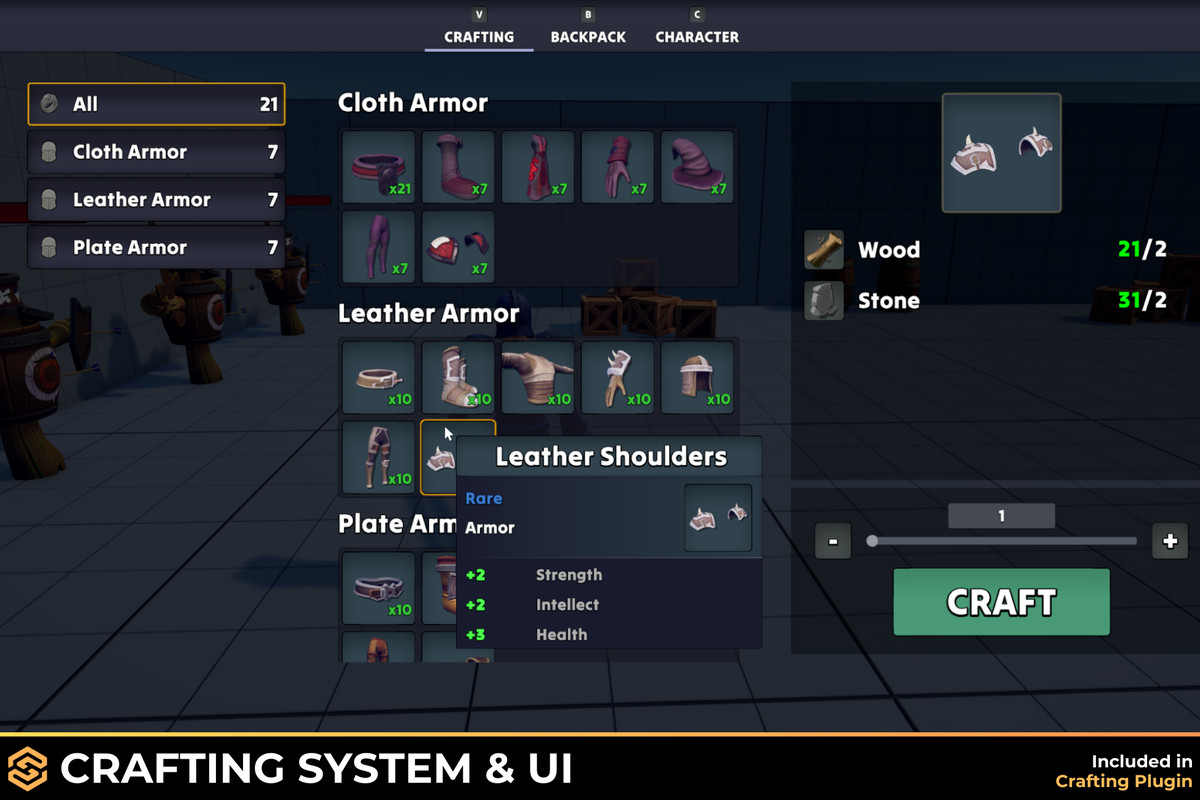Choose the leather pants recipe
1200x800 pixels.
[x=379, y=457]
